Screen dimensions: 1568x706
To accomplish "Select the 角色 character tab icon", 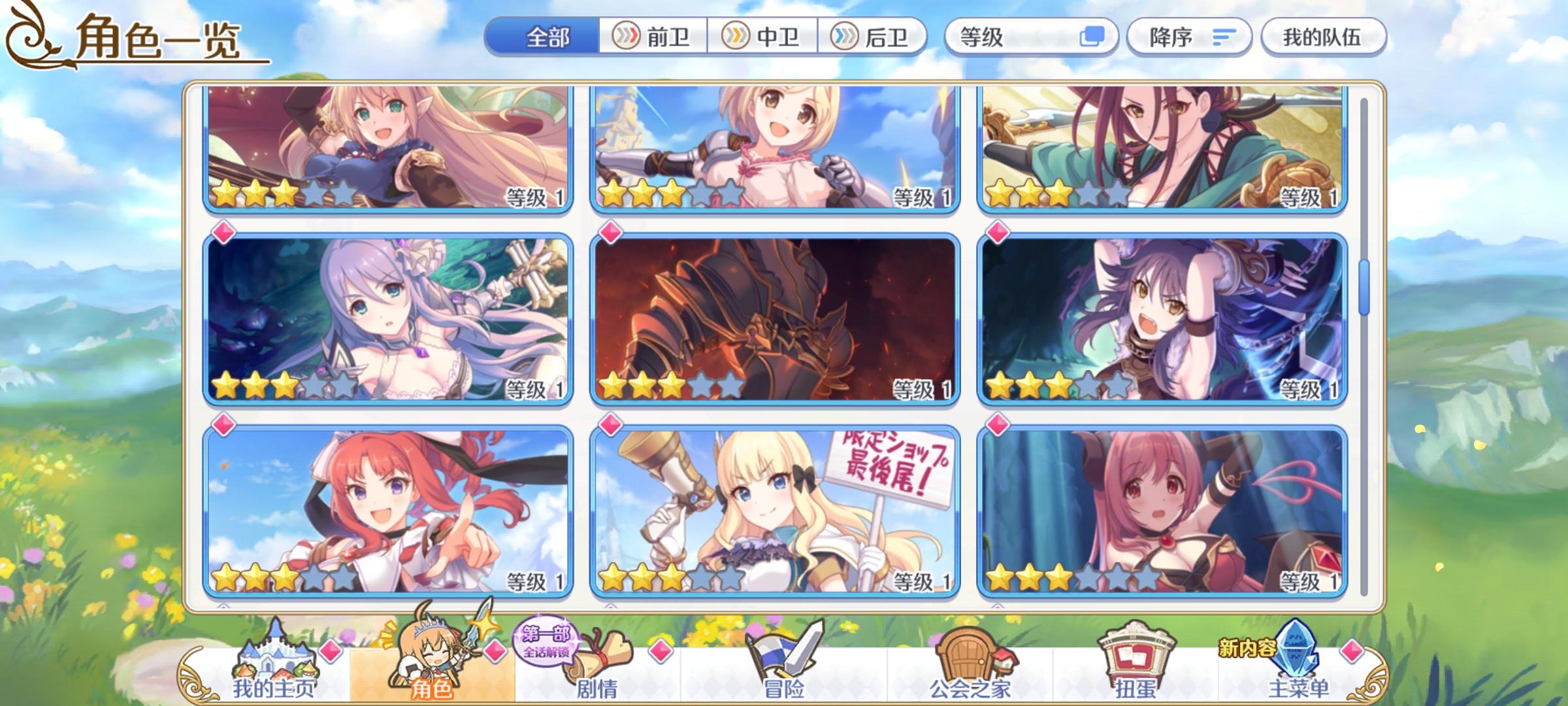I will [431, 660].
